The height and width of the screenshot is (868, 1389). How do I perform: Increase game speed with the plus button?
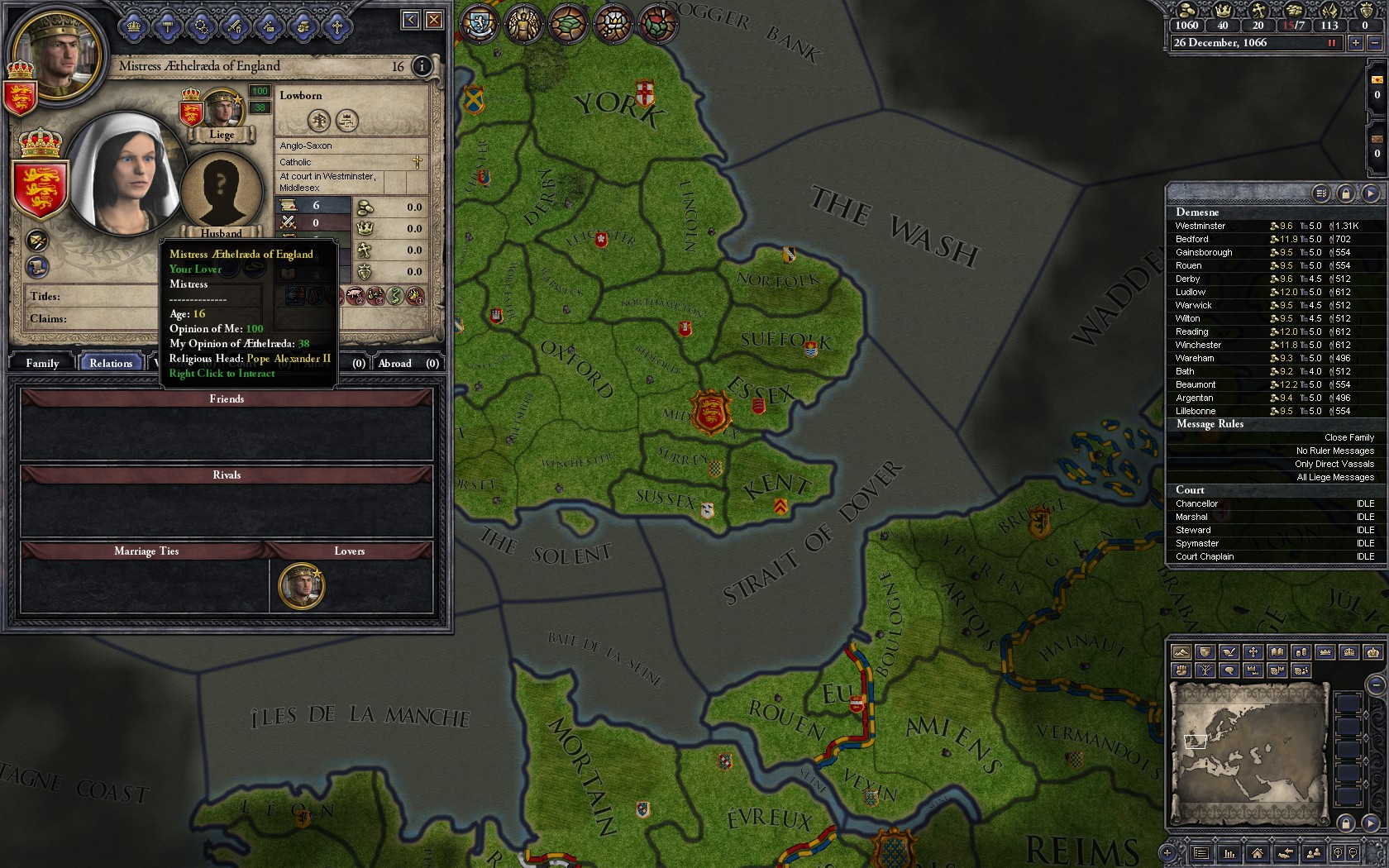[1355, 43]
